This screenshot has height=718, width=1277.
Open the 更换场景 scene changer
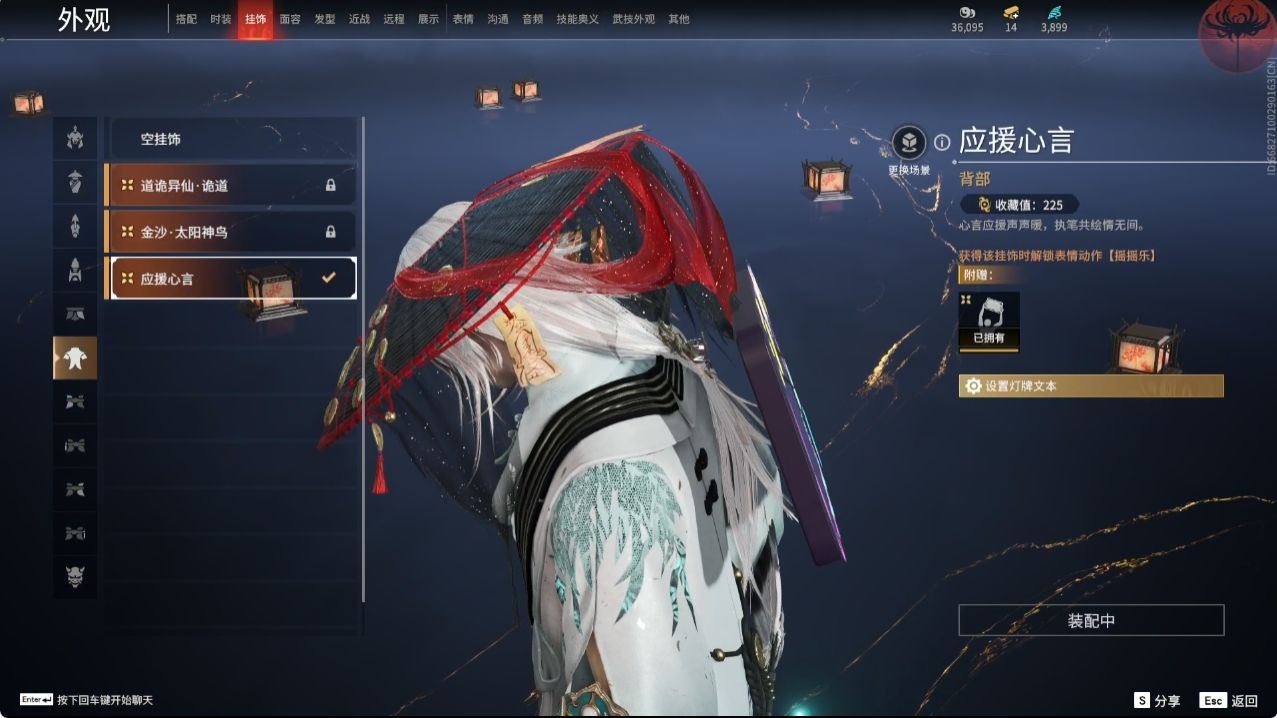point(909,144)
